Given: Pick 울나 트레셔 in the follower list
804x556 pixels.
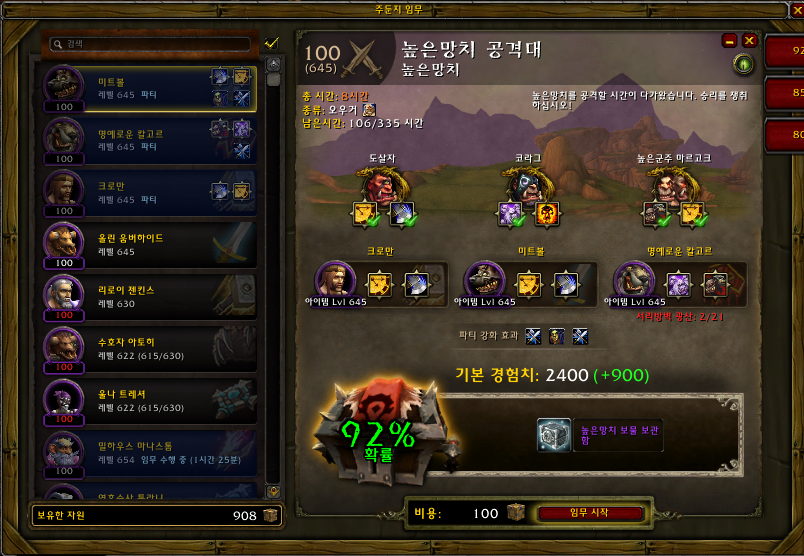Looking at the screenshot, I should (150, 399).
